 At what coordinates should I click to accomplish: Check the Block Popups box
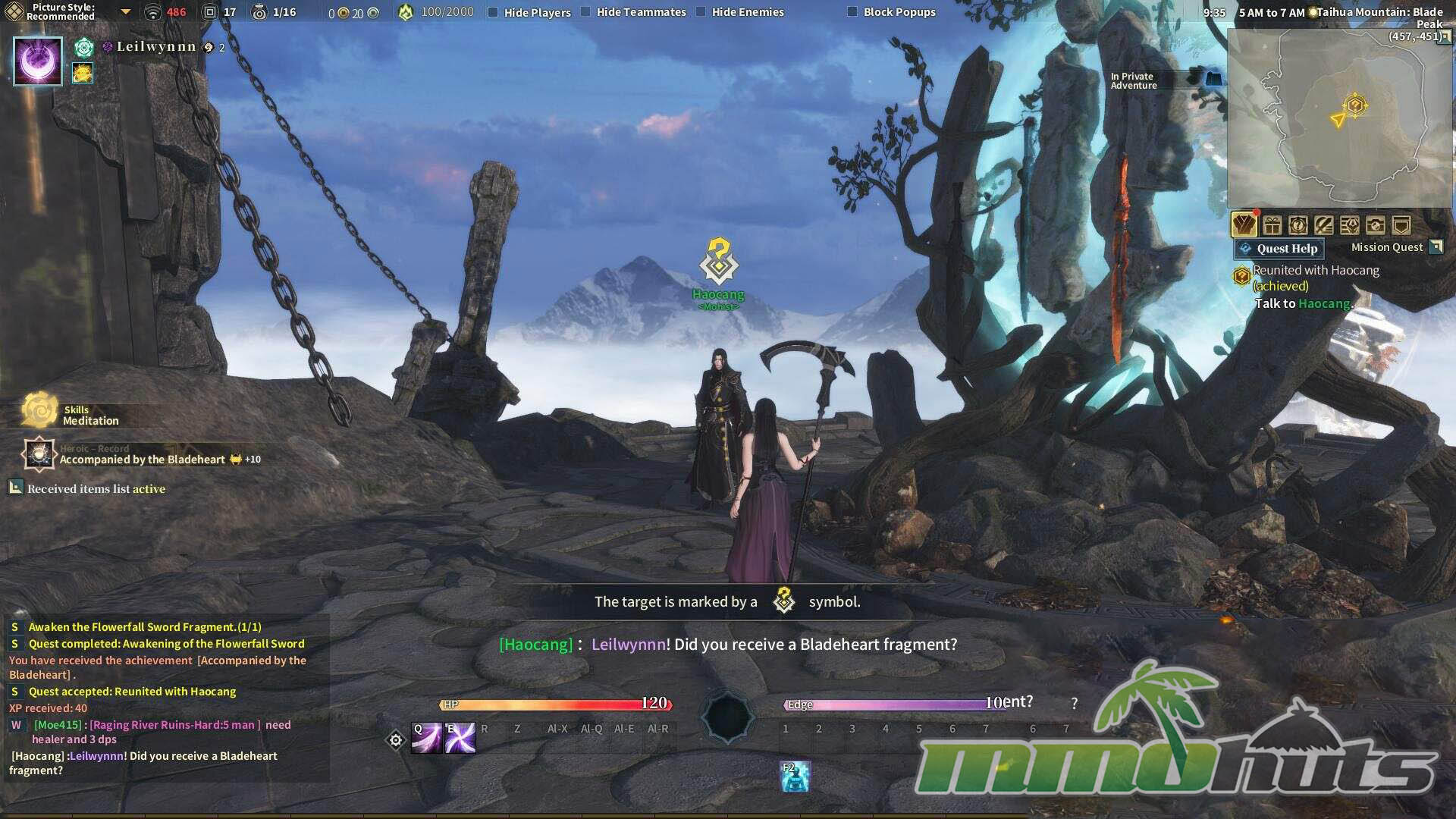(x=852, y=12)
